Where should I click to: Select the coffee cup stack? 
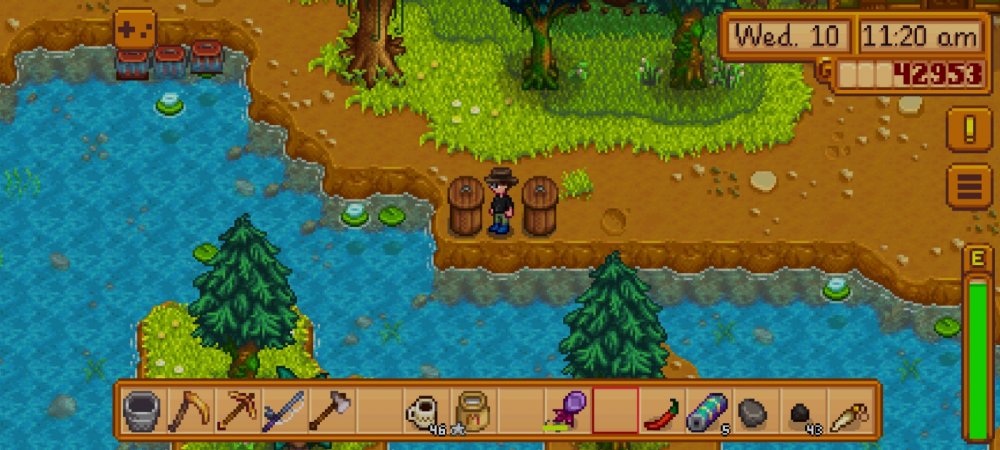pyautogui.click(x=425, y=411)
